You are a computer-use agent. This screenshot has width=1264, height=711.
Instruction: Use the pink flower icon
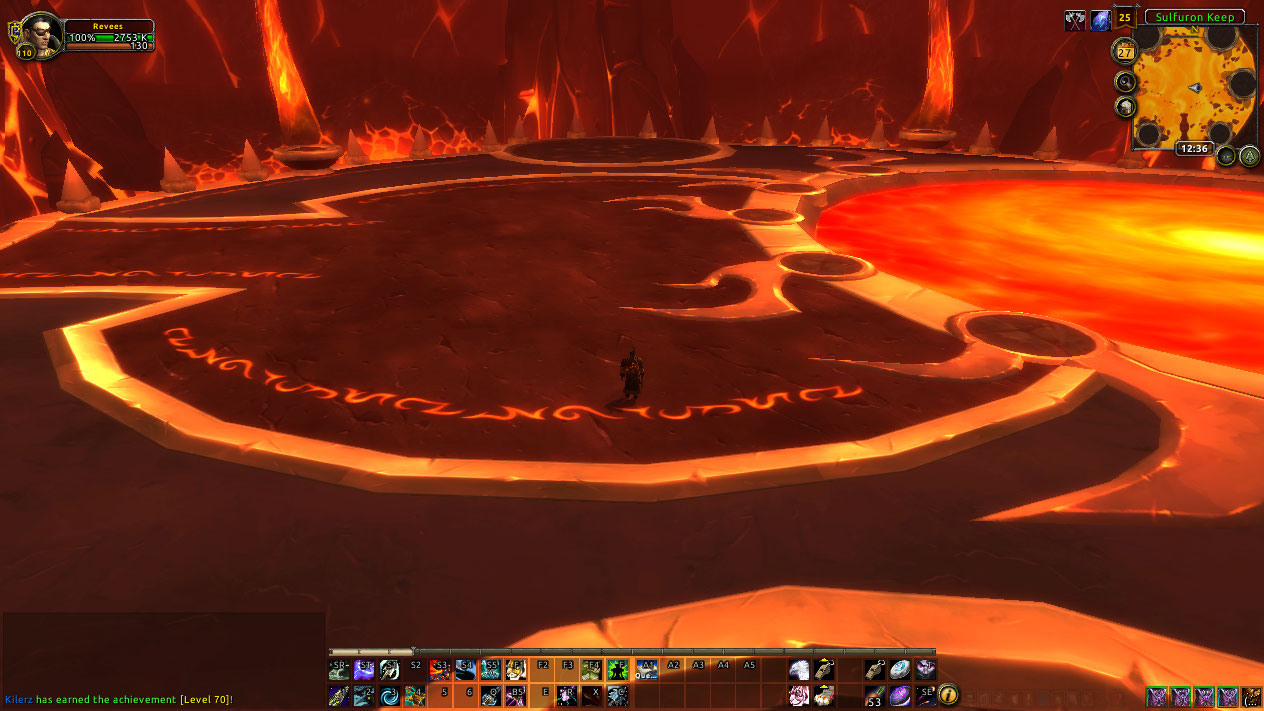(x=800, y=695)
